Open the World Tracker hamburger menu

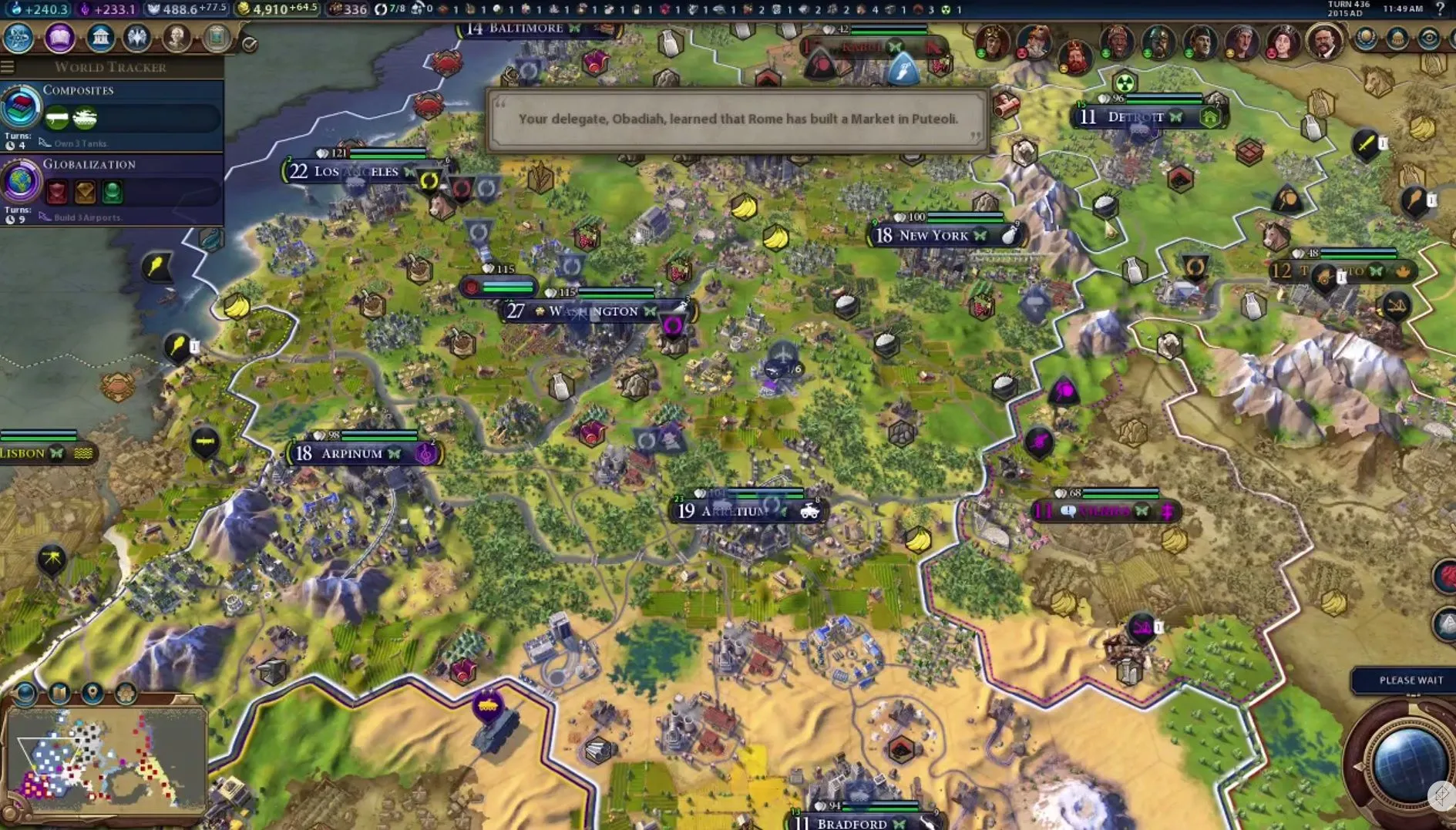point(8,66)
